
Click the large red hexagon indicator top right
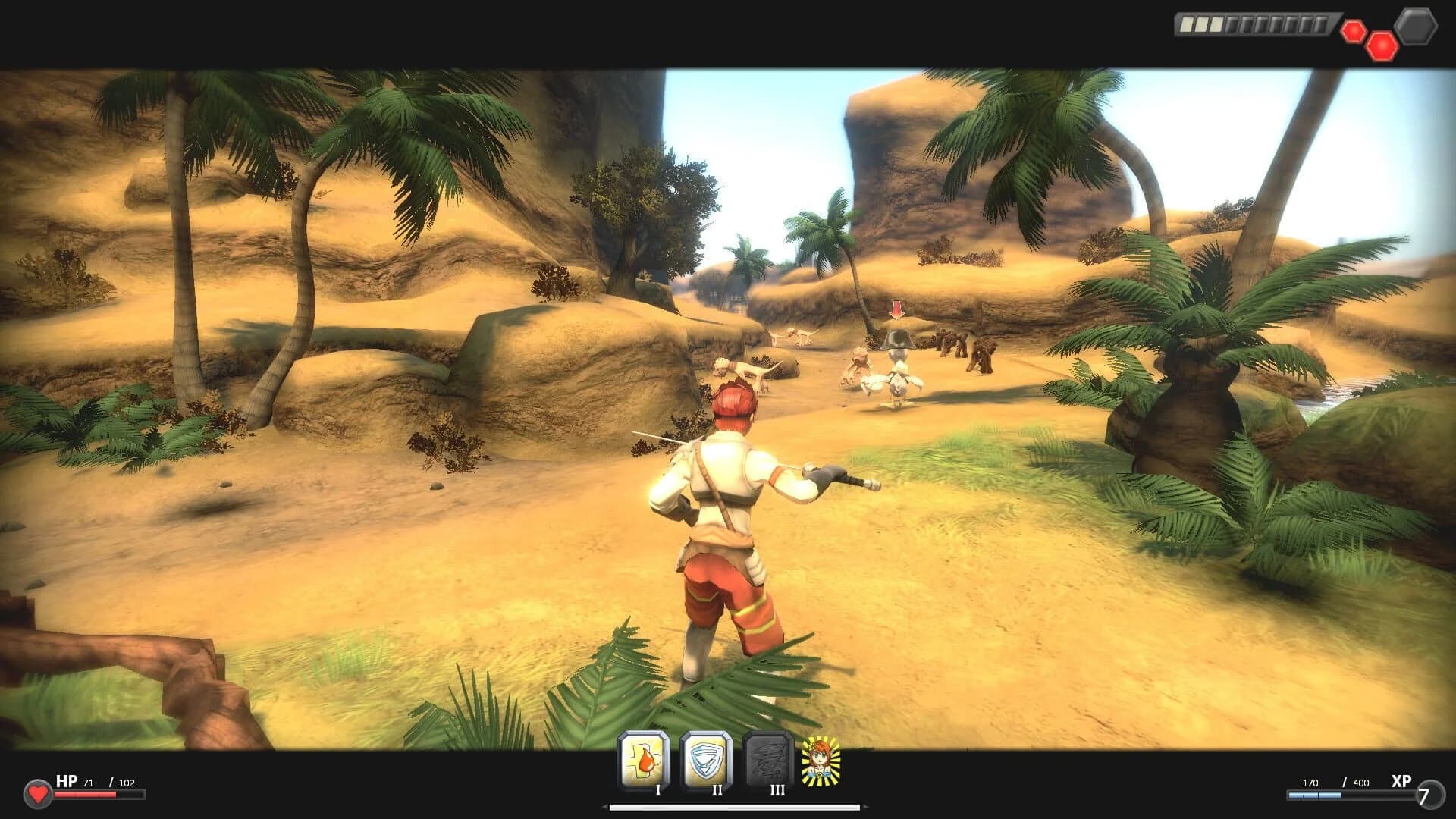pyautogui.click(x=1382, y=45)
